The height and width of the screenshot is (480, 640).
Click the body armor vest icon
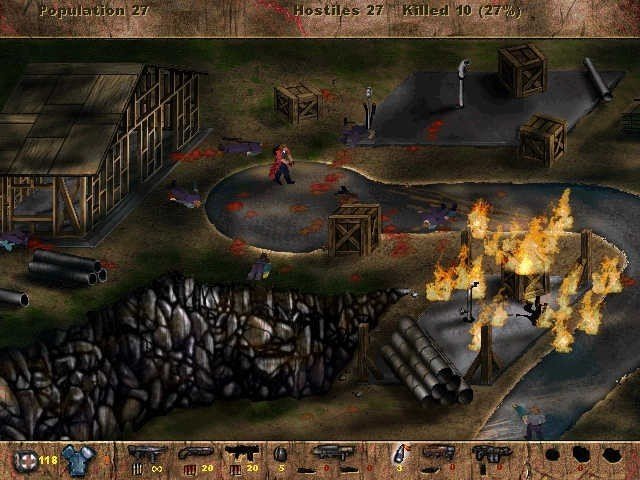click(75, 459)
